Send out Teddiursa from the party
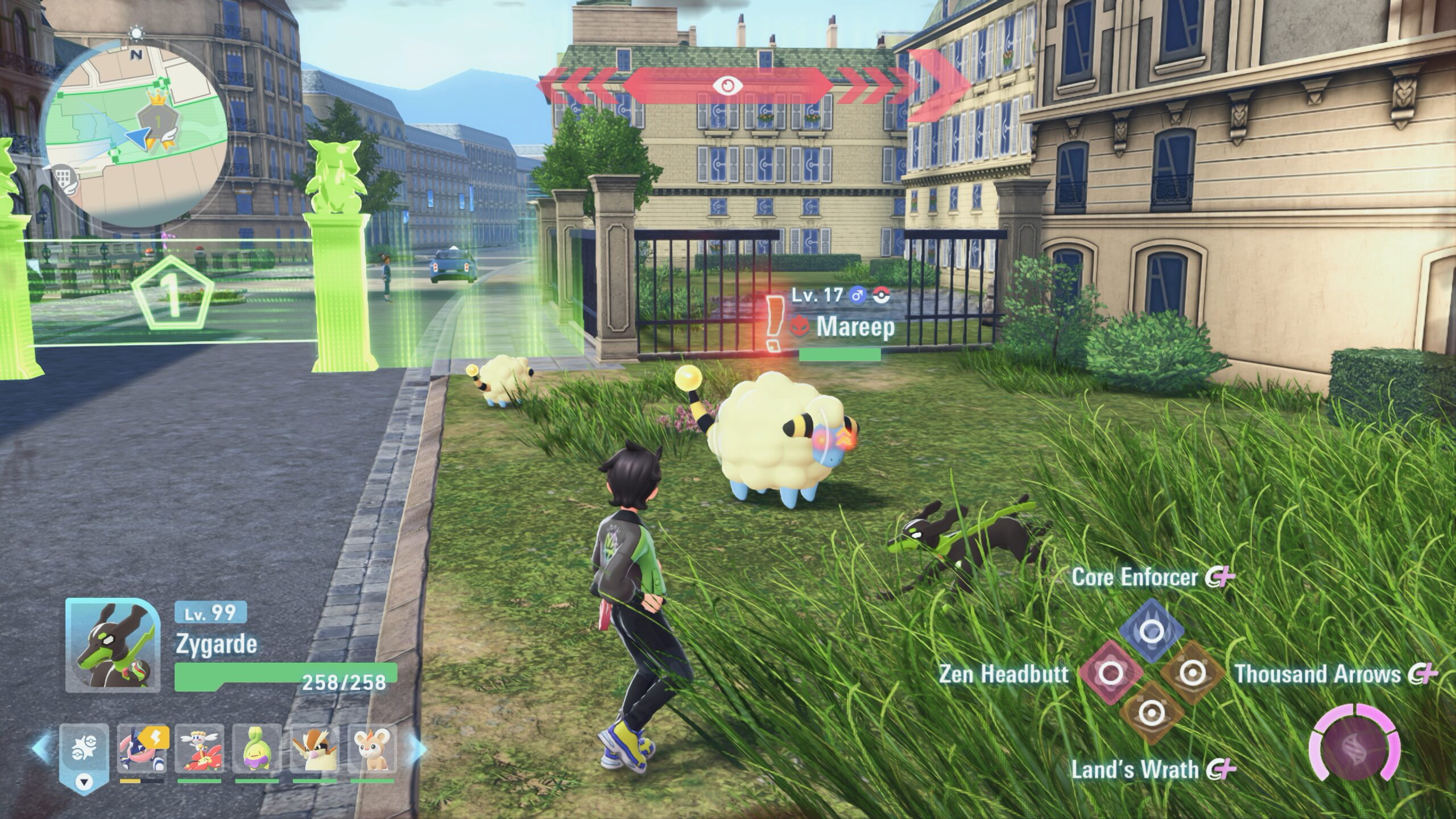 372,748
